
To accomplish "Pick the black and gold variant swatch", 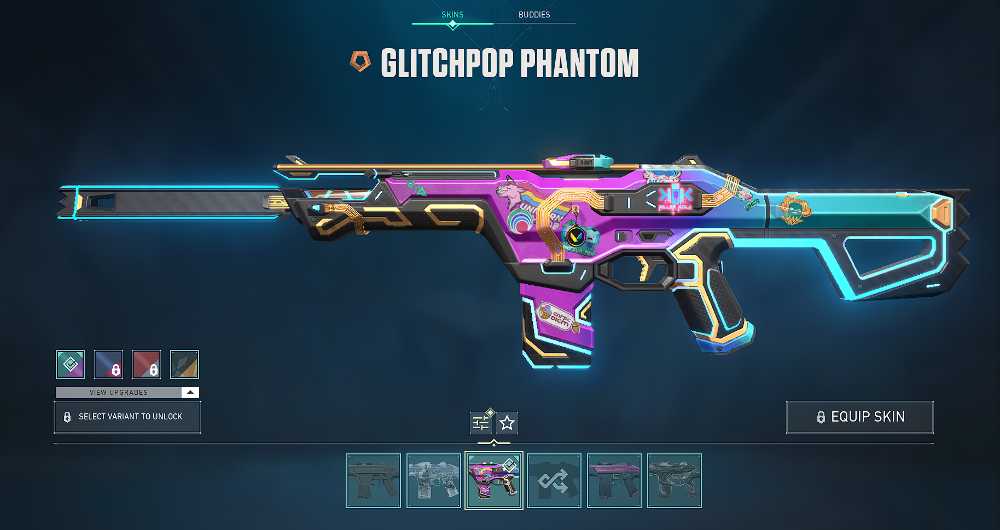I will 184,365.
